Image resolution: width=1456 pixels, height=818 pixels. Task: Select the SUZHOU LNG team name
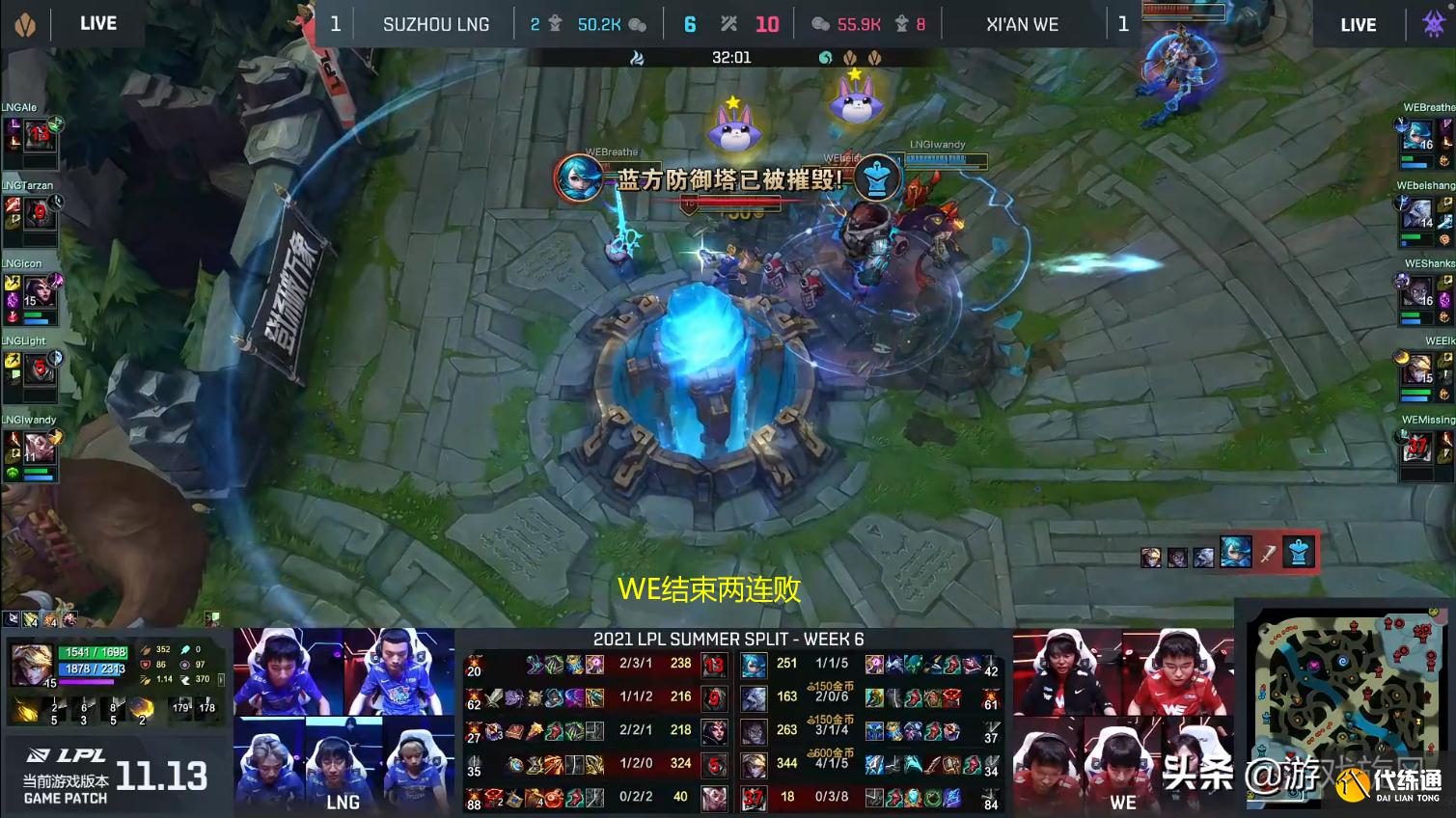pyautogui.click(x=434, y=24)
